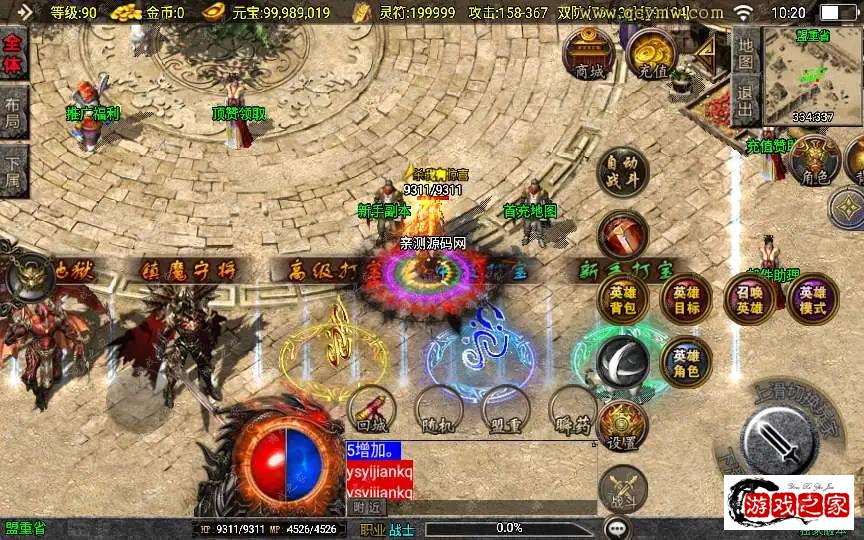Switch 英雄模式 hero mode
Viewport: 864px width, 540px height.
tap(812, 299)
